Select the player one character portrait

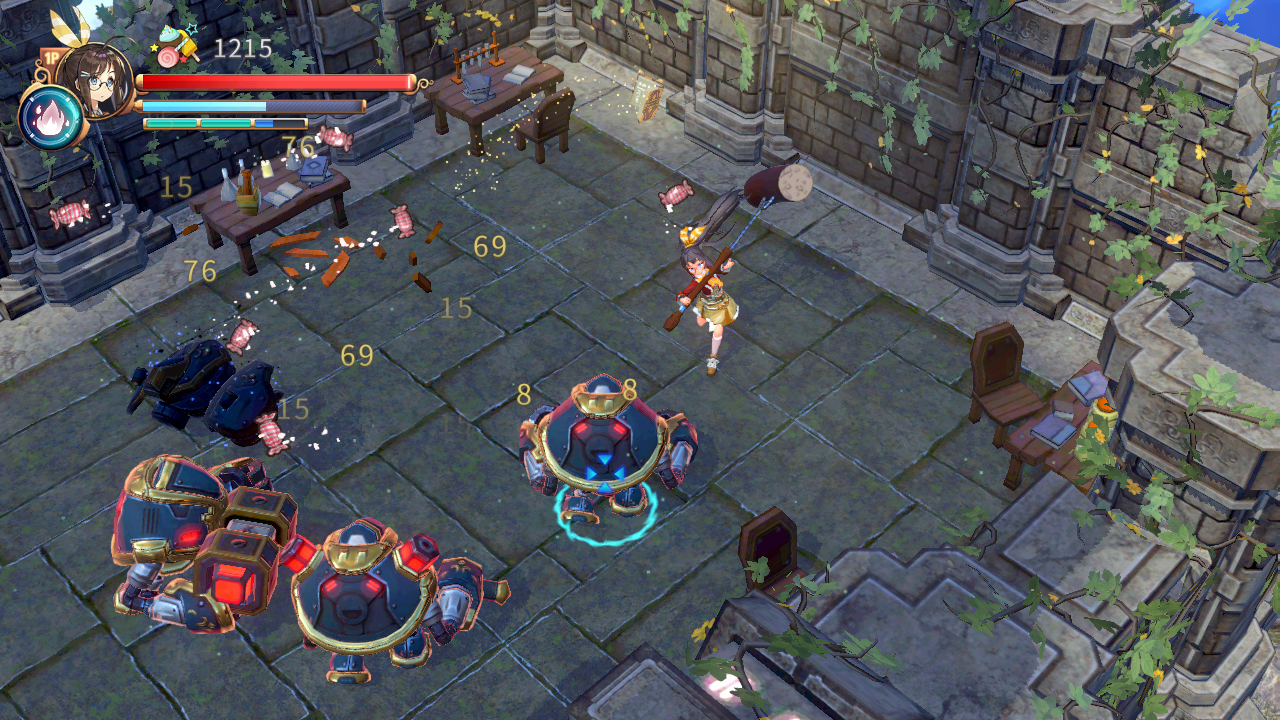coord(96,78)
